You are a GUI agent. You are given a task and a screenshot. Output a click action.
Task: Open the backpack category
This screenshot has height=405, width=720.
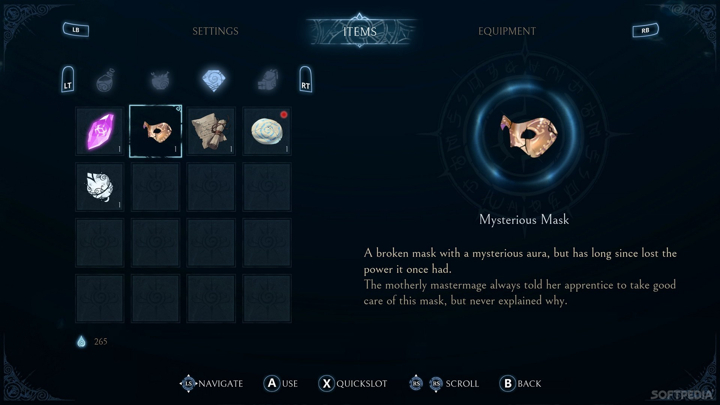click(x=267, y=79)
